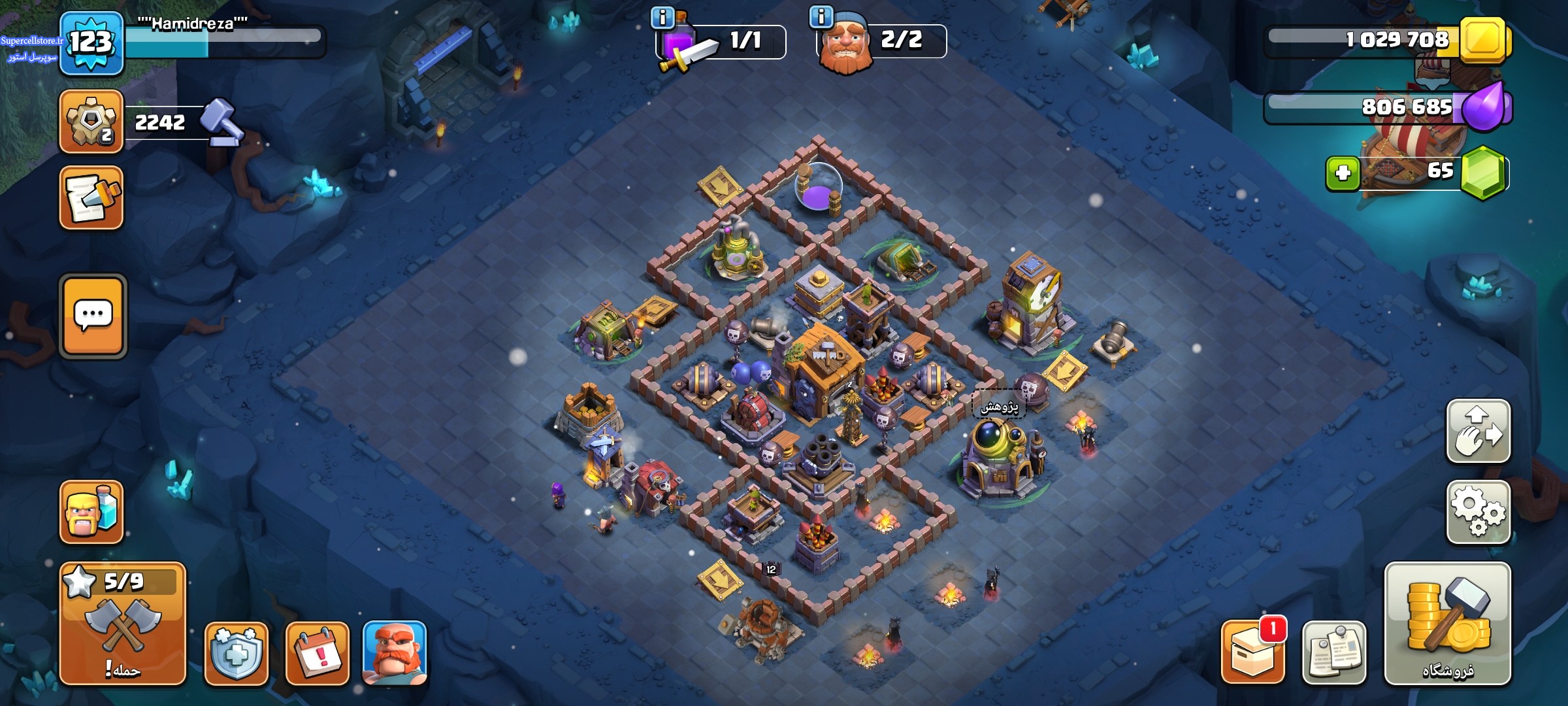This screenshot has height=706, width=1568.
Task: Show info for the 1/1 elixir sword counter
Action: tap(662, 18)
